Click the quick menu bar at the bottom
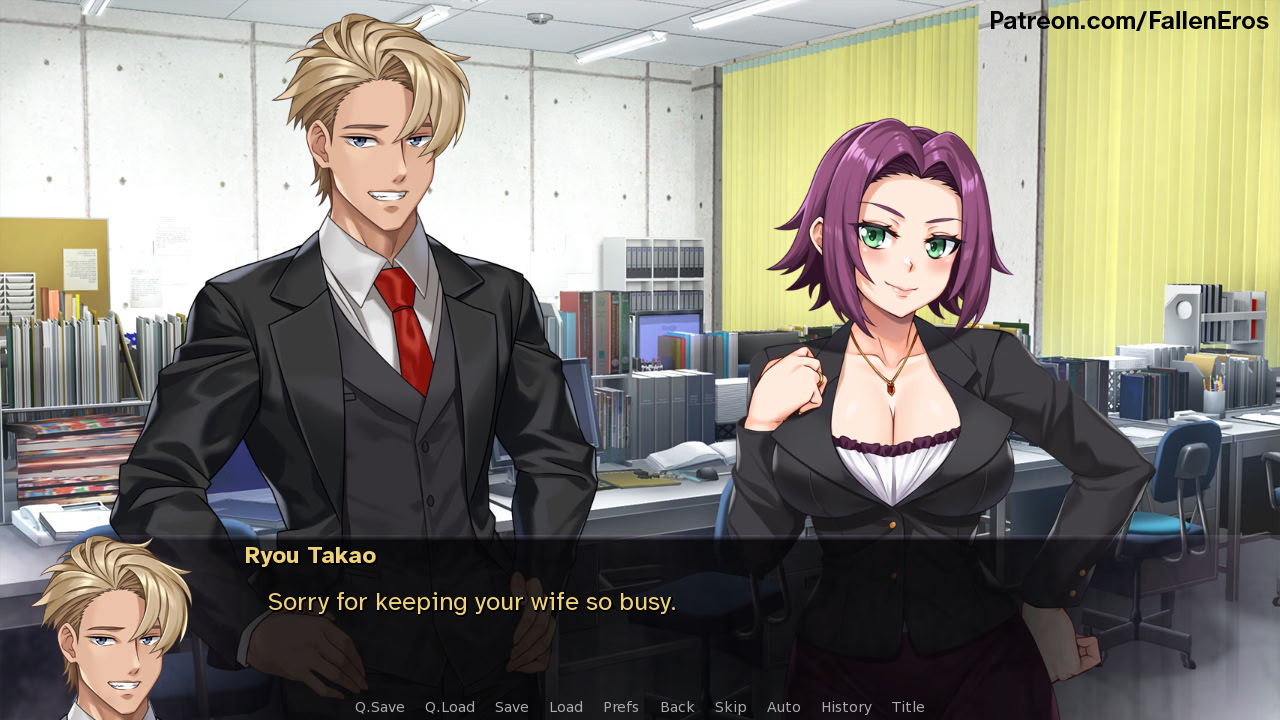 pos(640,706)
